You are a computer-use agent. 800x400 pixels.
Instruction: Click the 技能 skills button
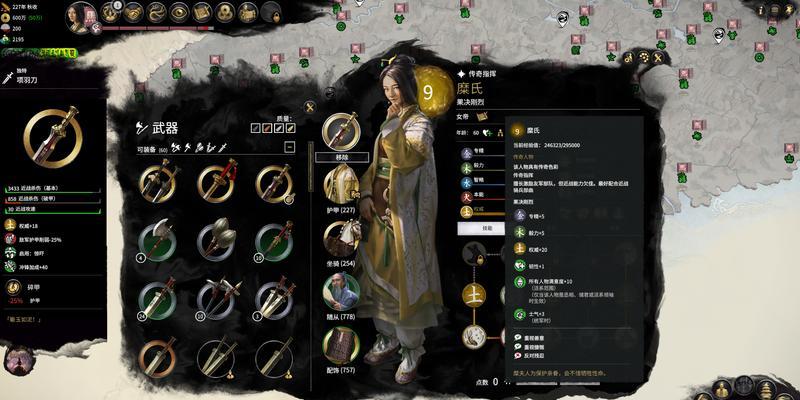click(481, 228)
